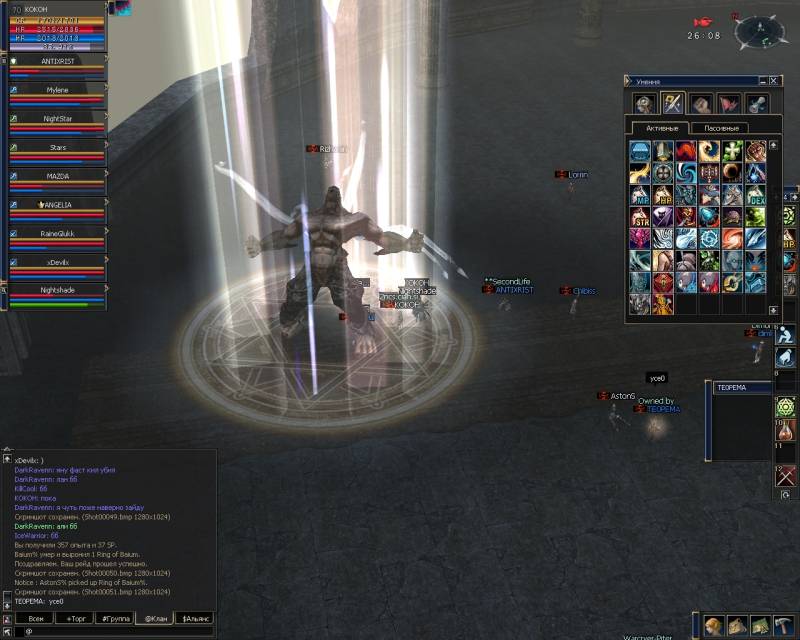Select party member MAZDA
Screen dimensions: 800x640
tap(57, 176)
